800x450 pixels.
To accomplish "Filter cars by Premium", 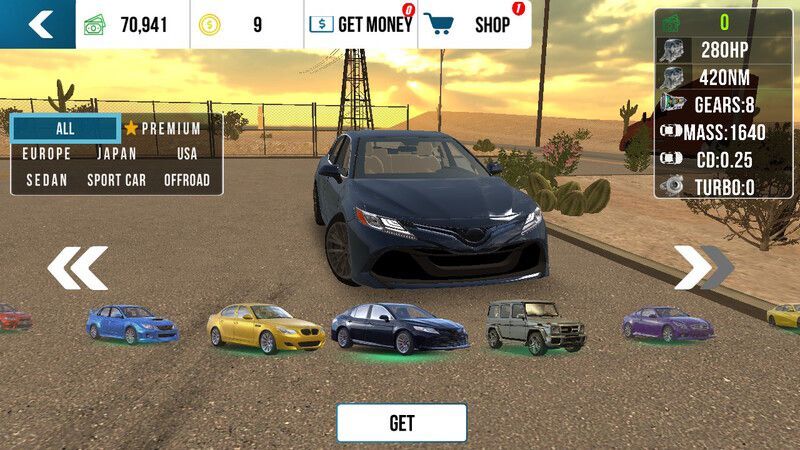I will coord(163,128).
